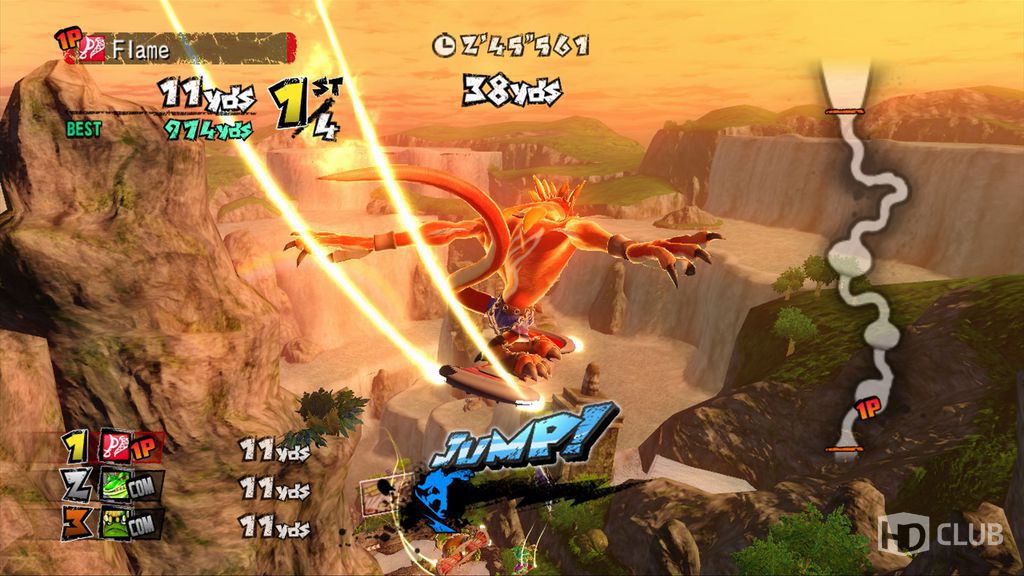Click the Flame player name tag

(180, 47)
